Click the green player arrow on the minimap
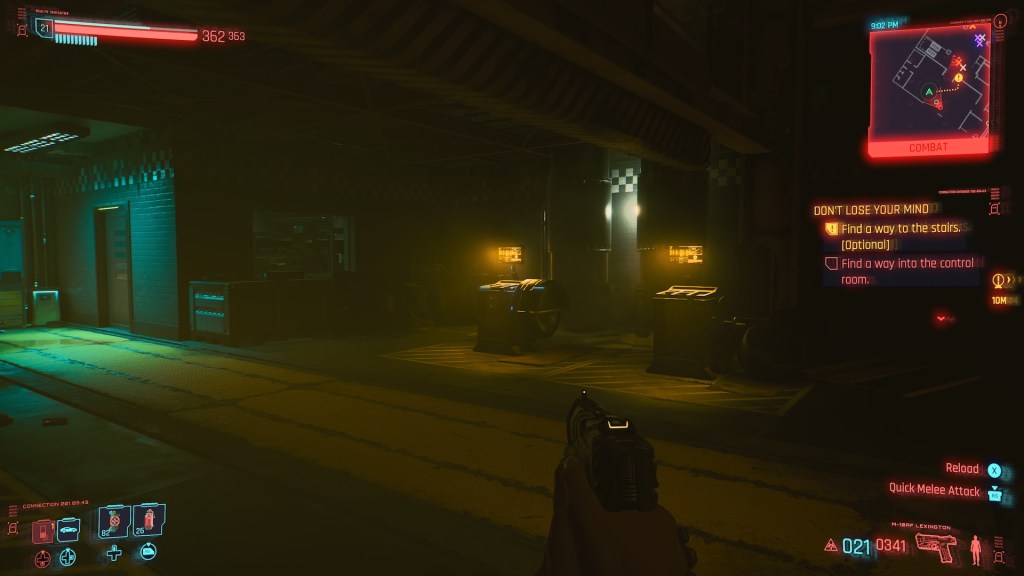Viewport: 1024px width, 576px height. click(x=929, y=92)
